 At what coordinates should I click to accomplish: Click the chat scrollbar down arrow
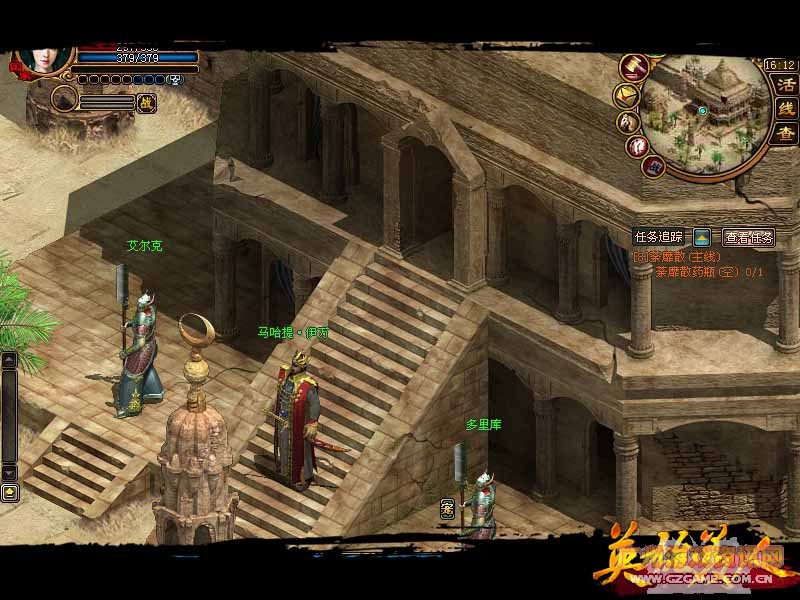pos(8,471)
